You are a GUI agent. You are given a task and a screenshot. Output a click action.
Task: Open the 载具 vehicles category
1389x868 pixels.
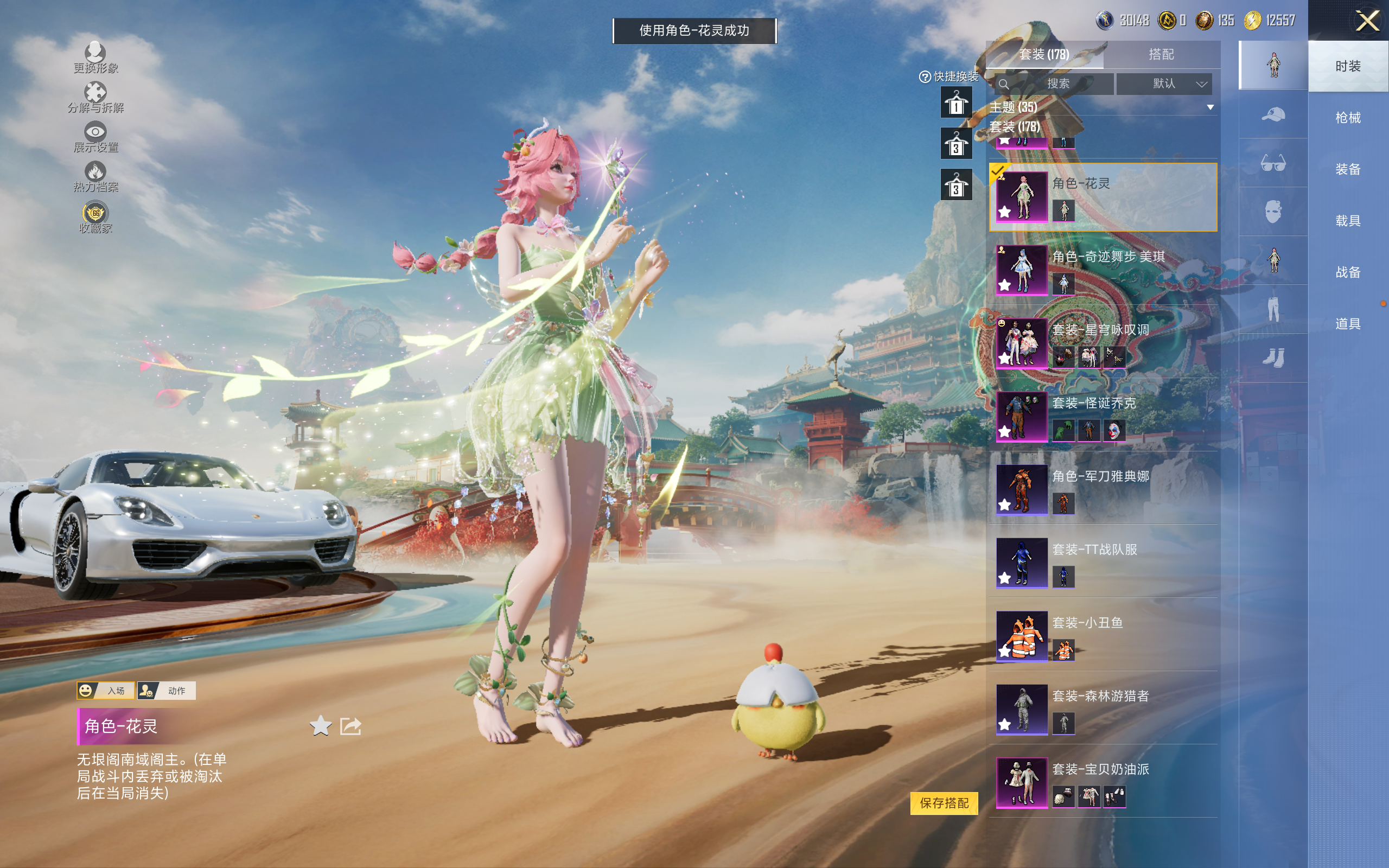1348,221
